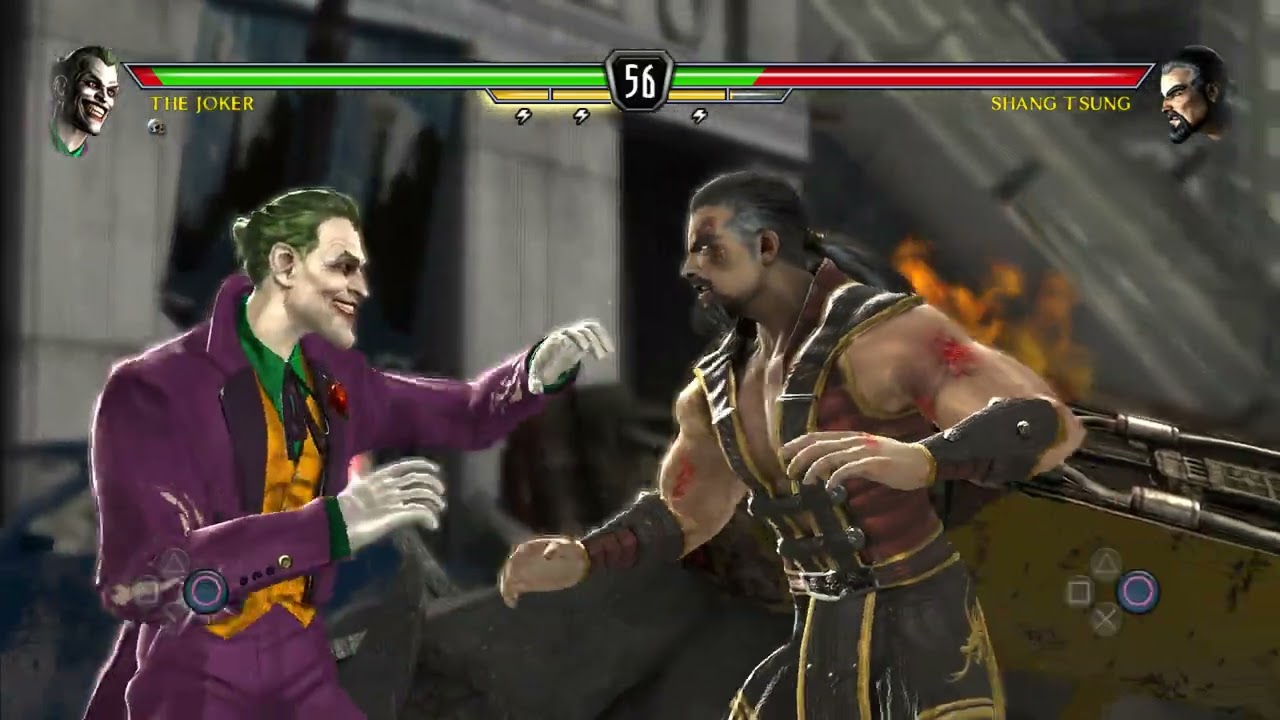Viewport: 1280px width, 720px height.
Task: Click the second lightning bolt meter icon
Action: 582,118
